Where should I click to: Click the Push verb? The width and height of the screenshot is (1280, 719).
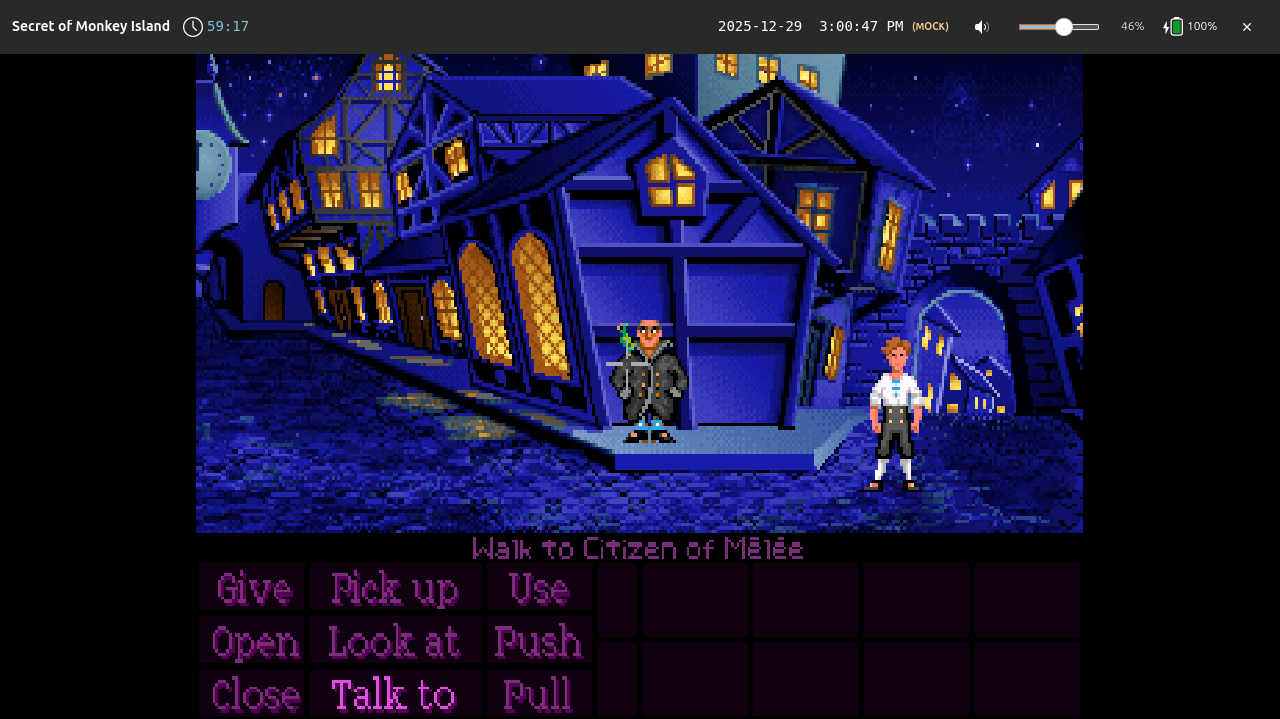pos(538,642)
